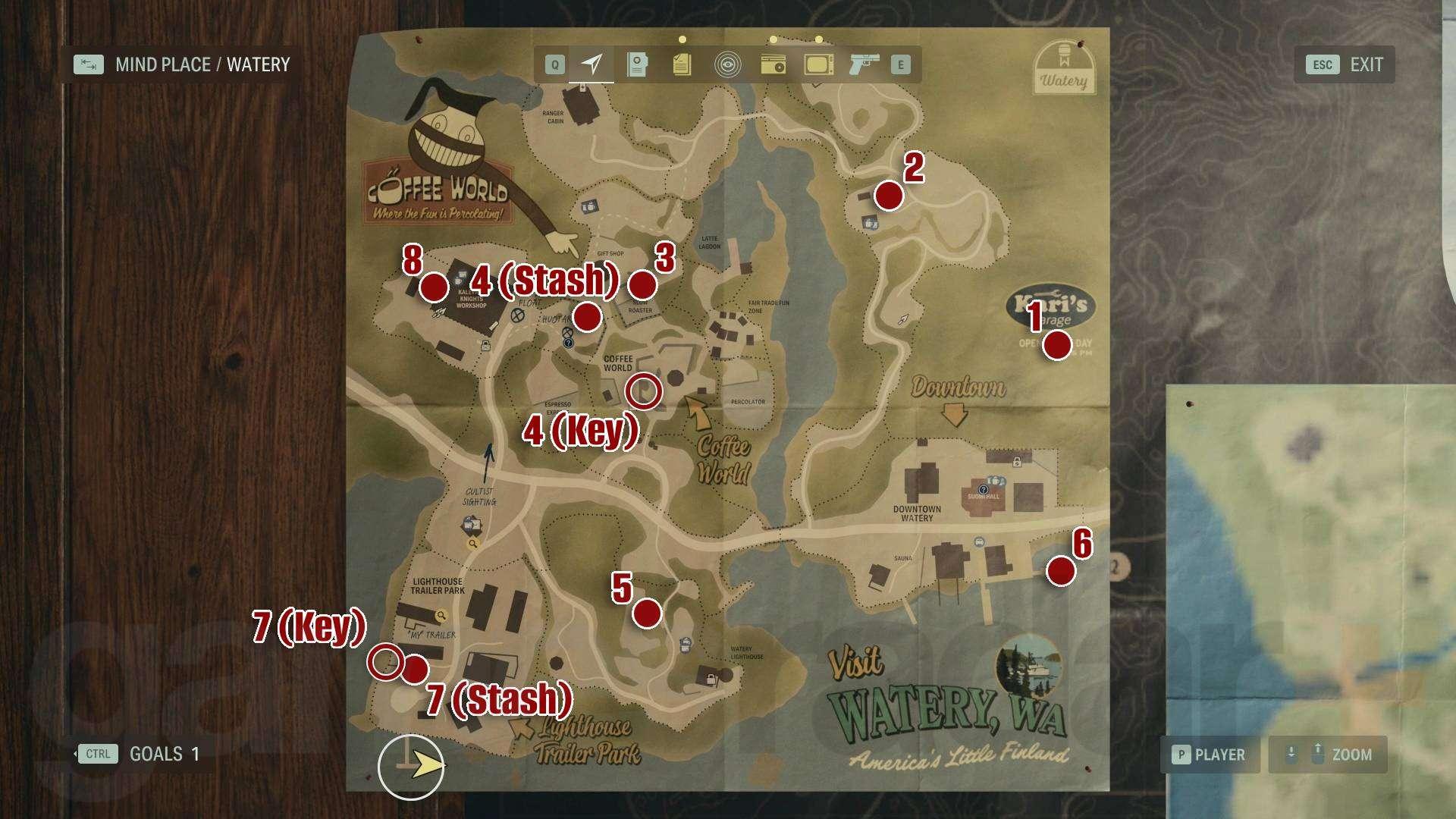Select the map navigation arrow tab

pos(591,65)
